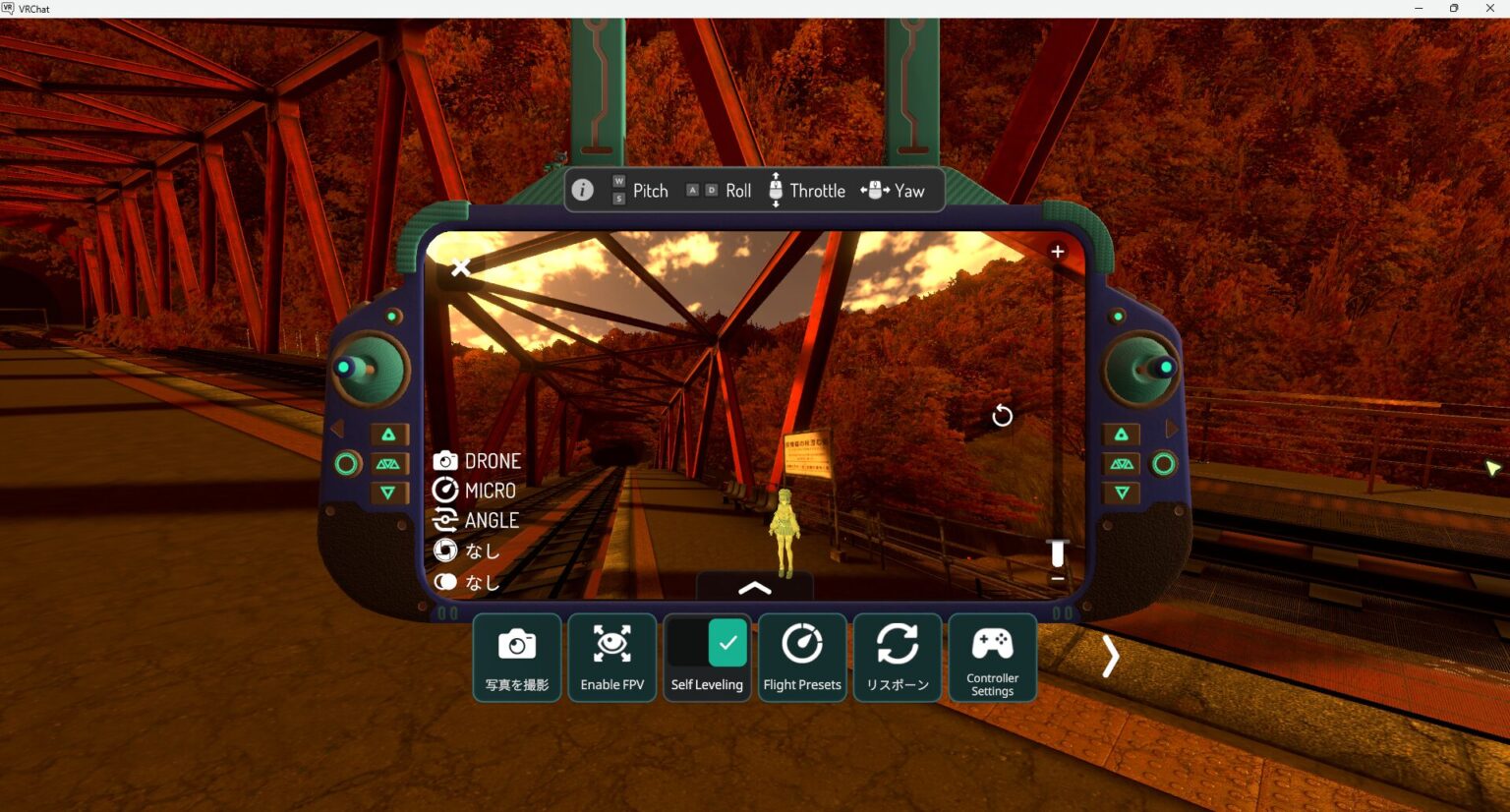Click the circular reset arrow in the viewfinder
The width and height of the screenshot is (1510, 812).
(x=1002, y=416)
